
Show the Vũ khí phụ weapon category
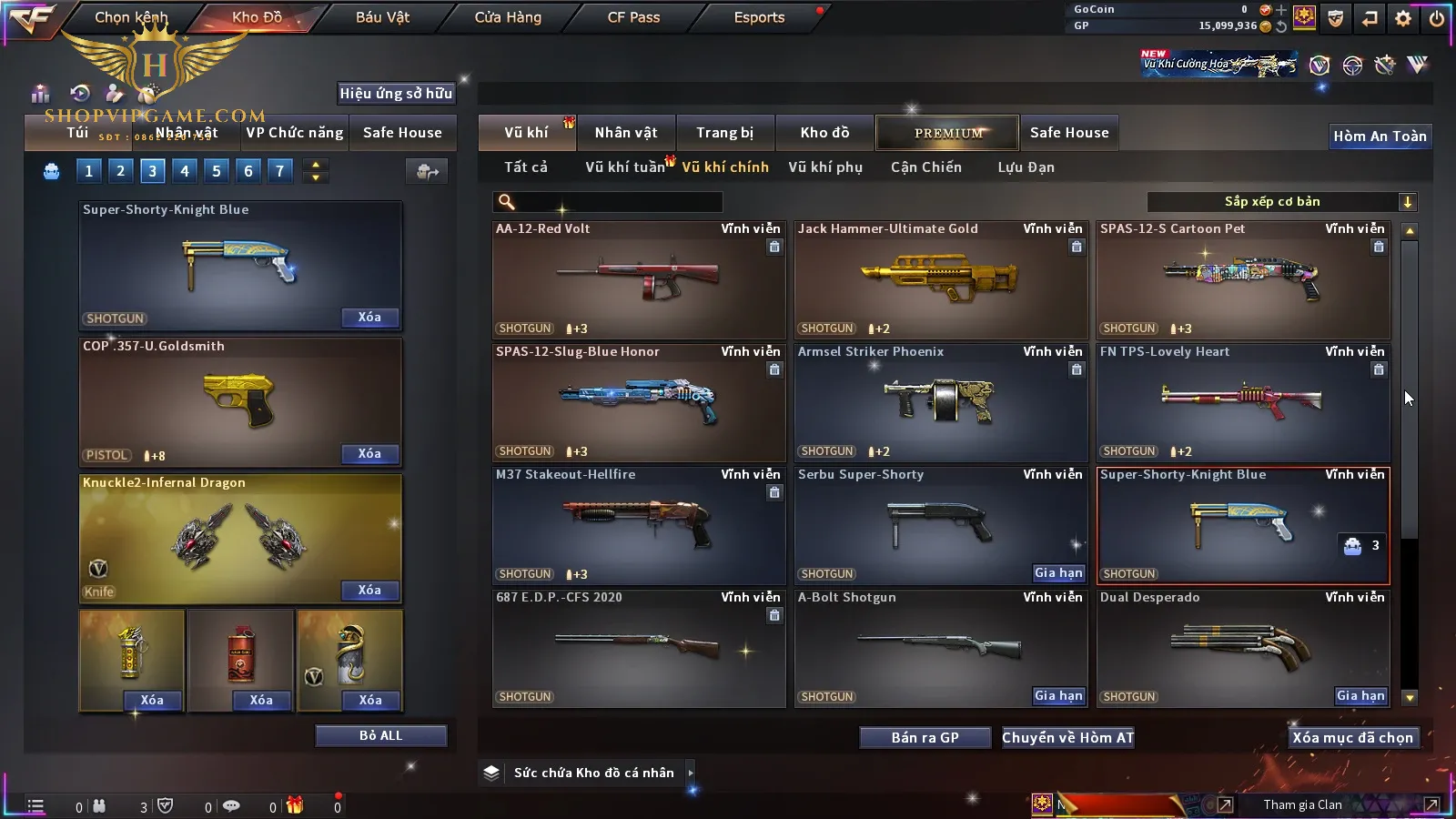(x=824, y=167)
